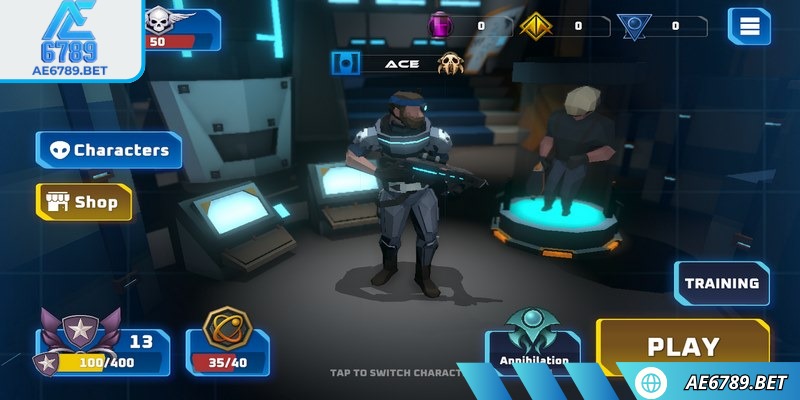Open the skull rank badge panel
Viewport: 800px width, 400px height.
click(182, 28)
